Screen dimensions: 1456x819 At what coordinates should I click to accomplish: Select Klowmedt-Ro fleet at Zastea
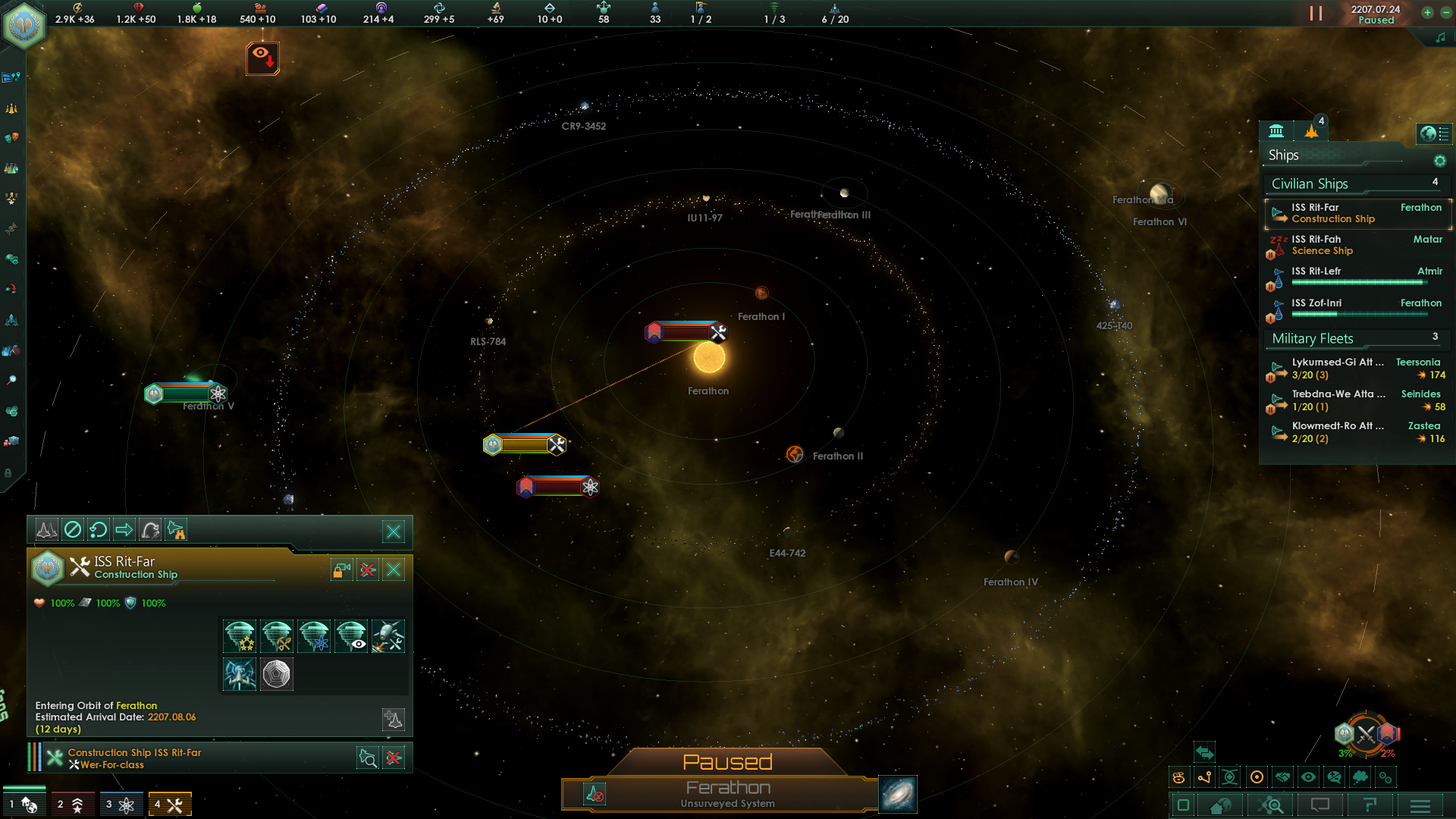tap(1356, 432)
